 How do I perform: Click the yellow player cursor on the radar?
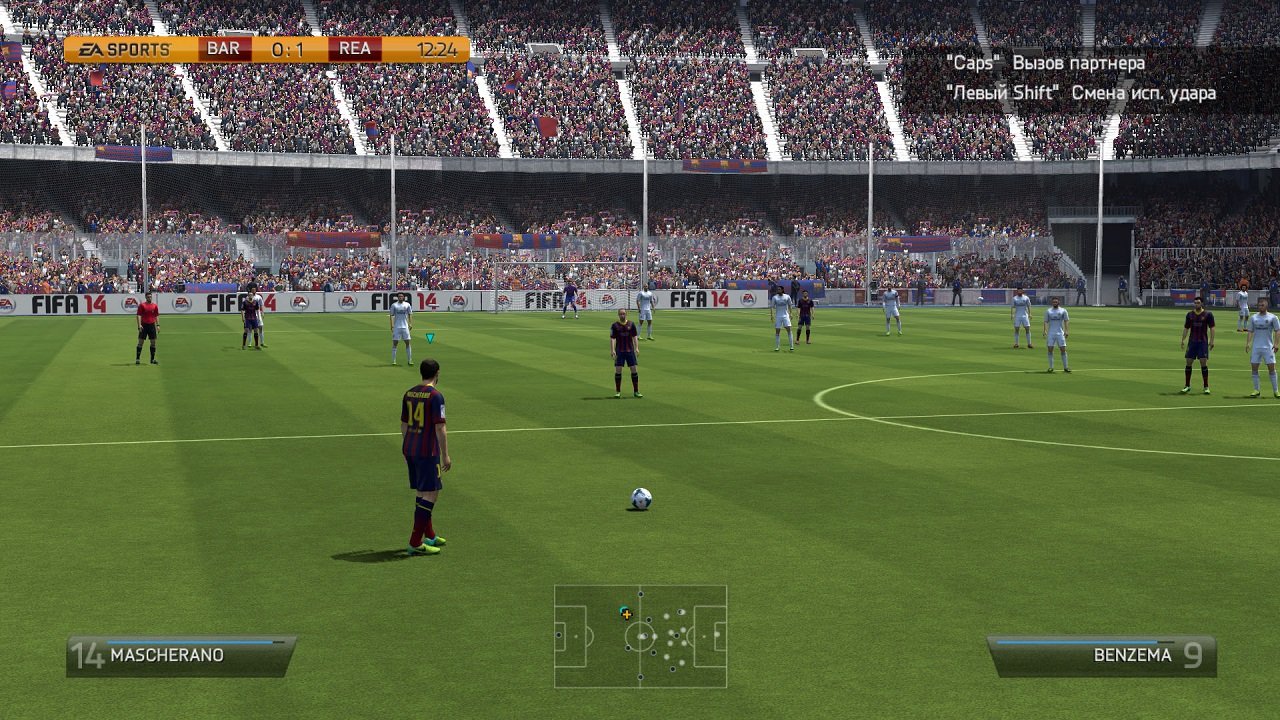point(625,617)
